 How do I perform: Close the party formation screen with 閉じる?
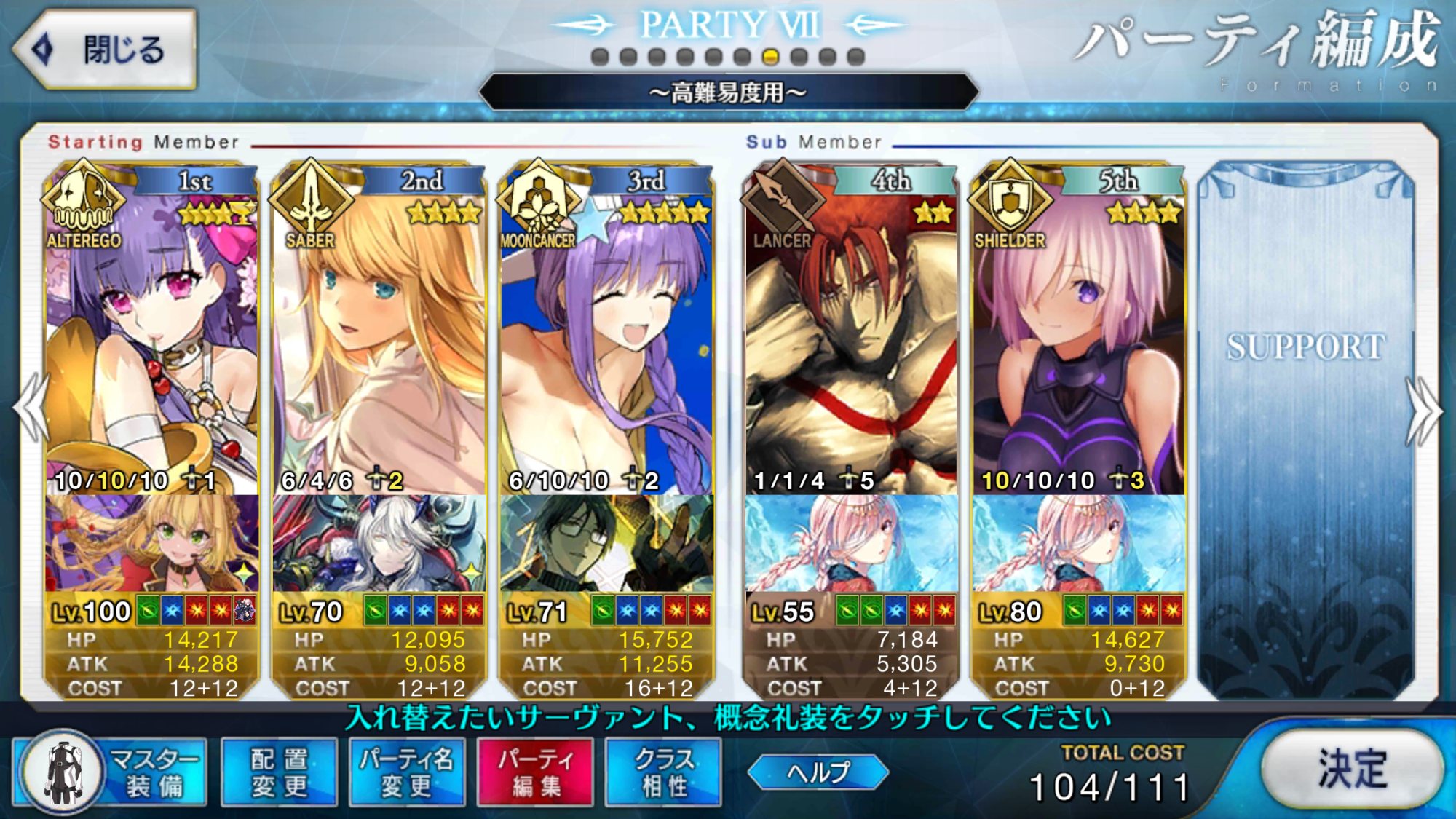point(106,50)
